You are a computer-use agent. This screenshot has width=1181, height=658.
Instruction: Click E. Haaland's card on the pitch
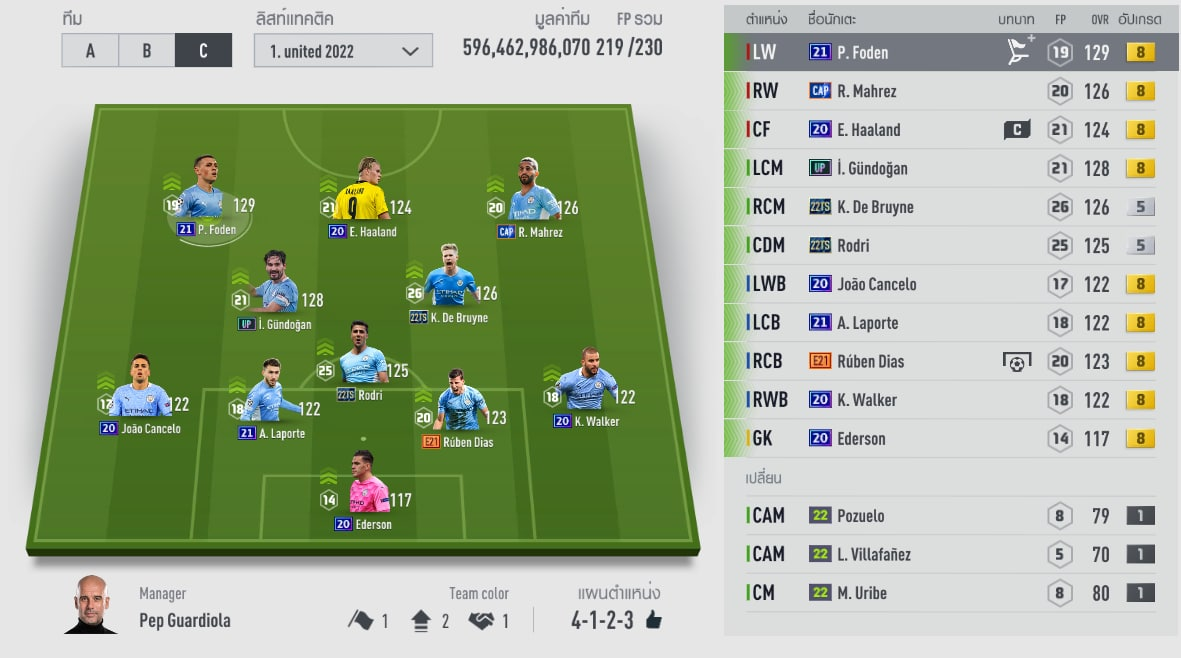360,192
